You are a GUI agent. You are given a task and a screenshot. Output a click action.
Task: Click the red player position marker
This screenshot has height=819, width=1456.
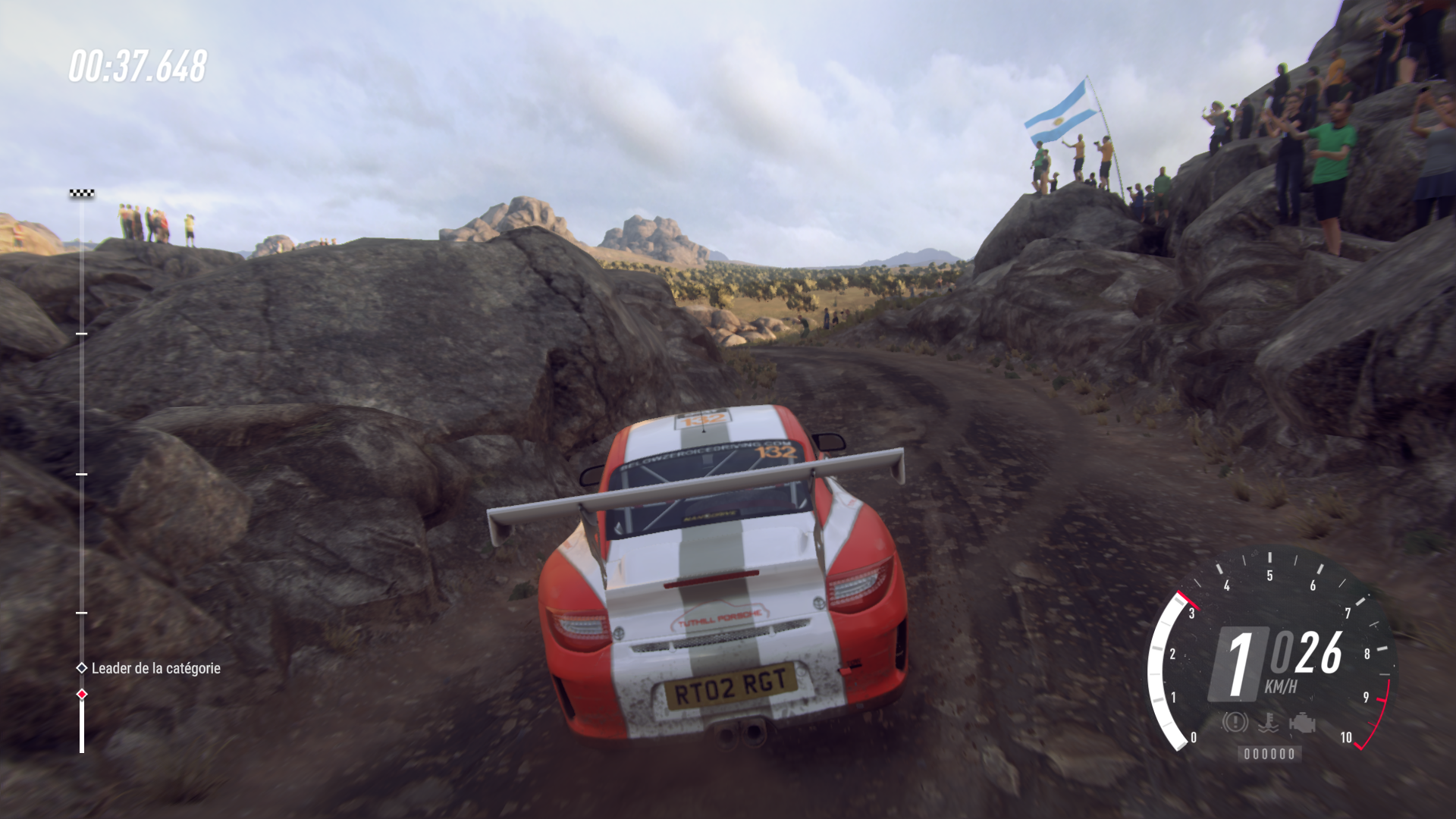[x=82, y=695]
